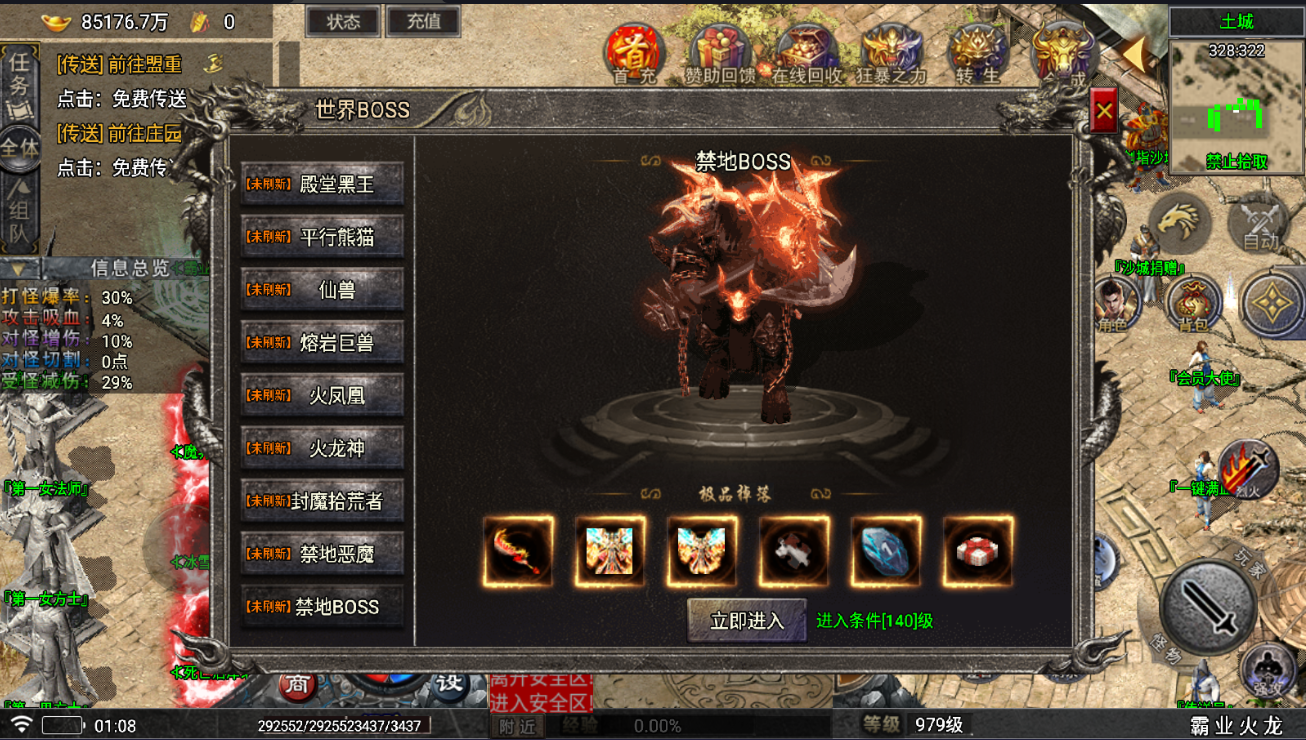Select 封魔拾荒者 in the boss list
The image size is (1306, 740).
322,502
